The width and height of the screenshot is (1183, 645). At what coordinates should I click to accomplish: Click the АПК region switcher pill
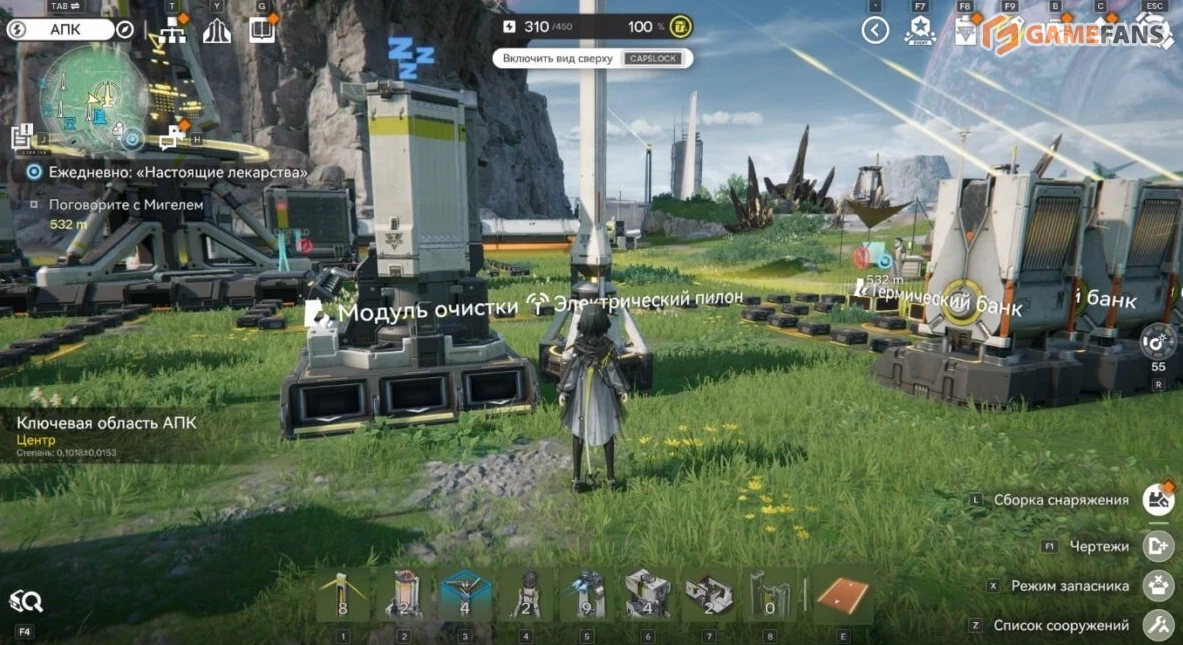click(65, 29)
